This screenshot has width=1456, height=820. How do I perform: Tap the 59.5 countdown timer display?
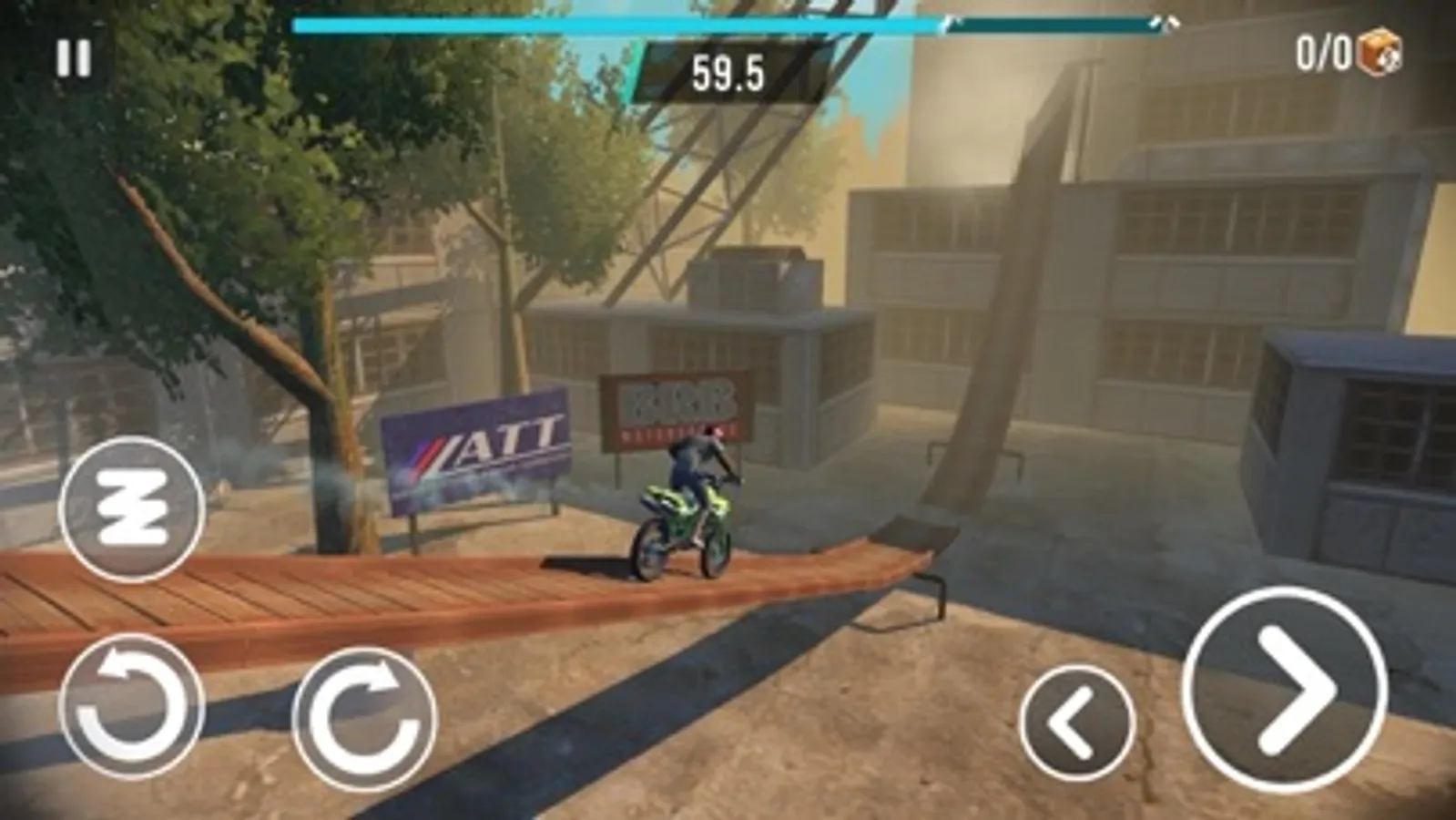click(x=728, y=71)
